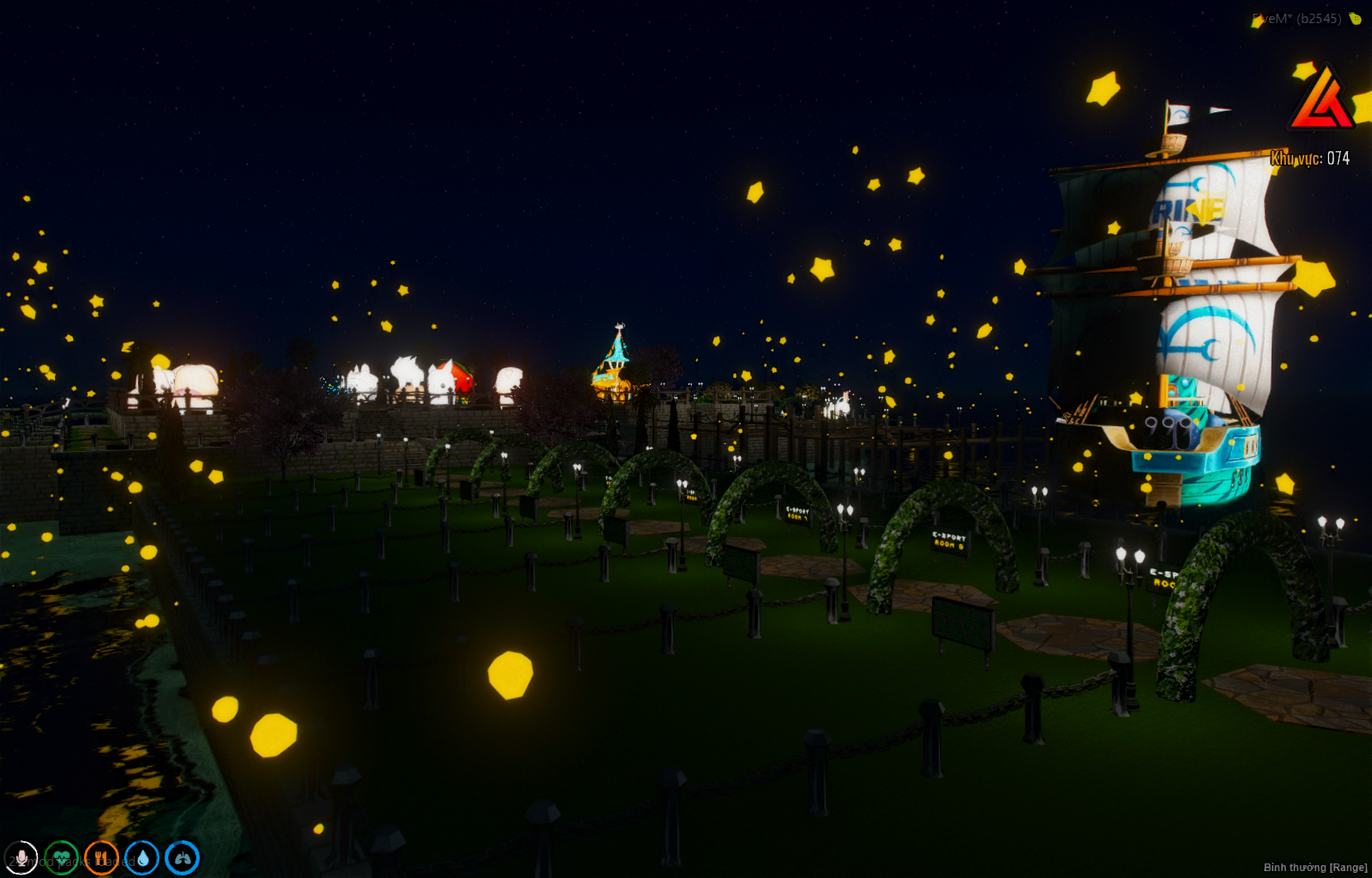Screen dimensions: 1372x878
Task: Check the fork and knife hunger icon
Action: click(101, 857)
